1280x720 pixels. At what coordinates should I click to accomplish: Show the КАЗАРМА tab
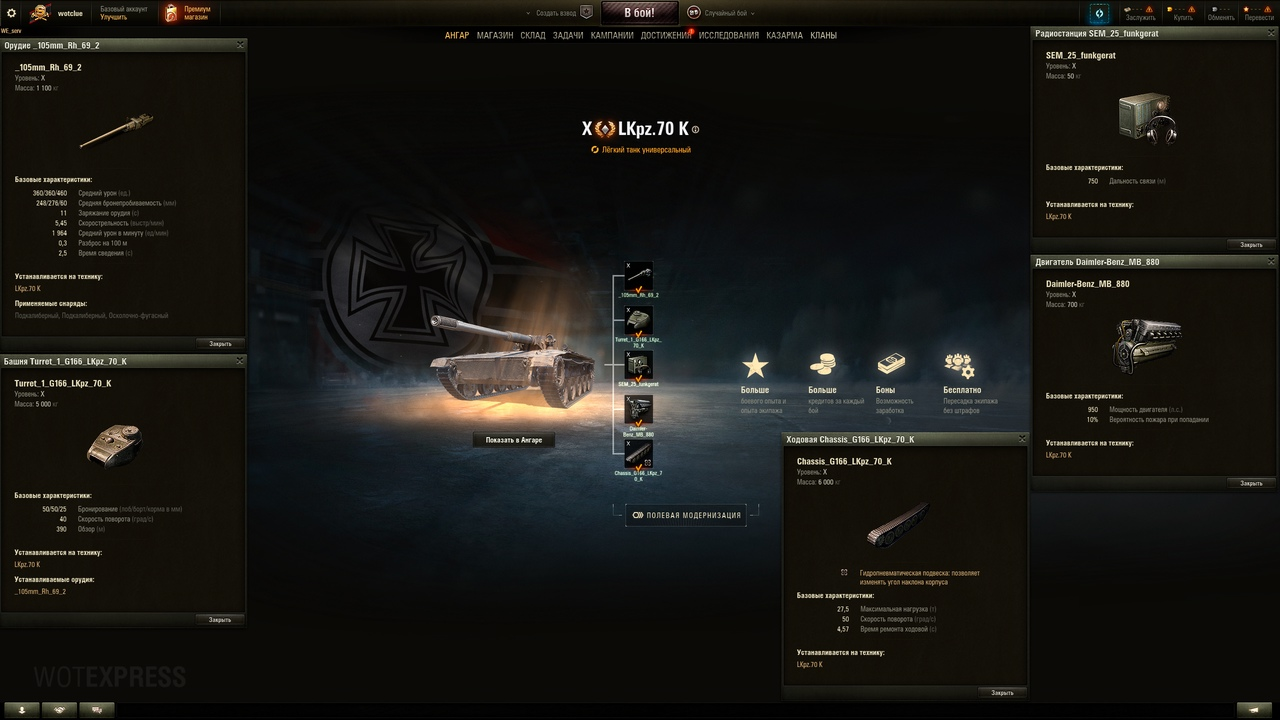pos(784,36)
